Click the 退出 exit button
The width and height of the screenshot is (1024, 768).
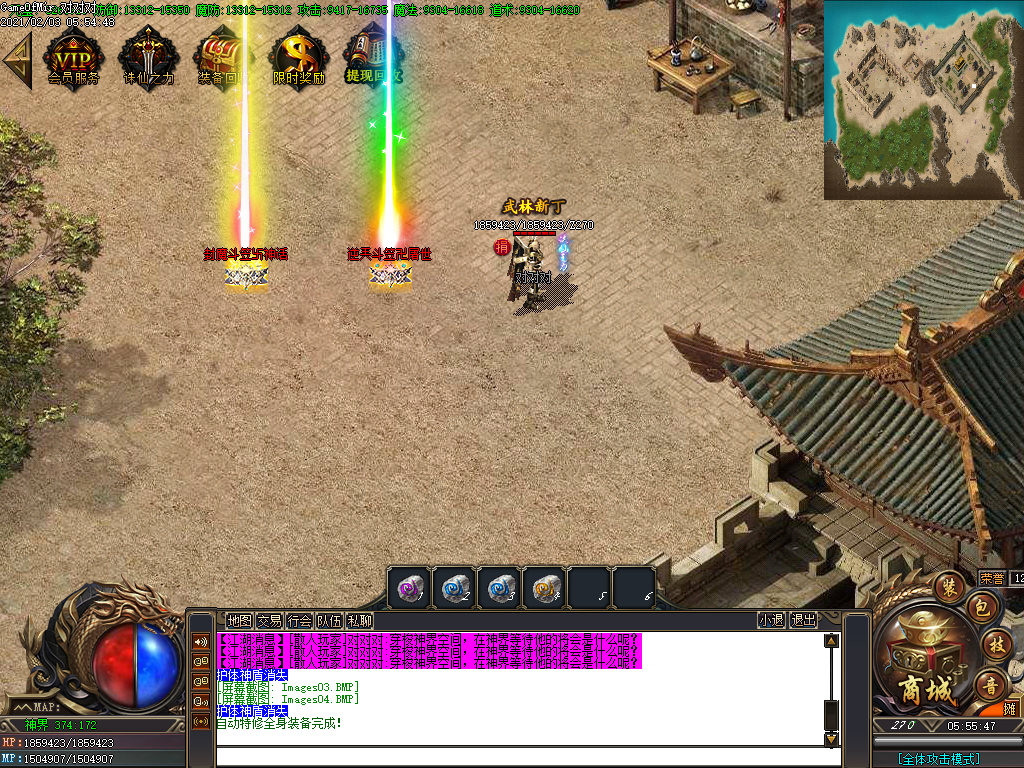pos(803,620)
